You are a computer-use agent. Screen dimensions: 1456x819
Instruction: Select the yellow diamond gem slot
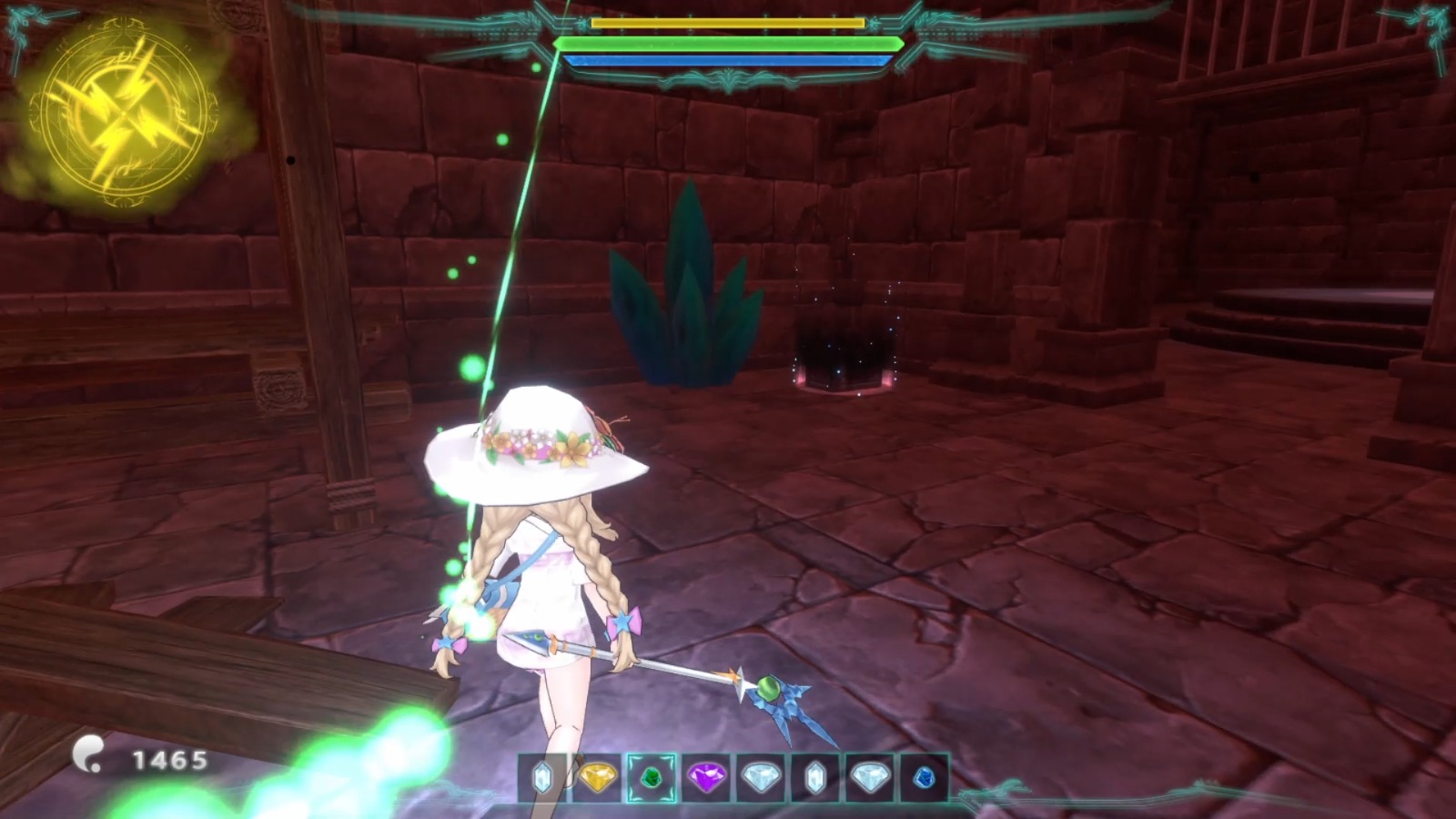click(598, 778)
